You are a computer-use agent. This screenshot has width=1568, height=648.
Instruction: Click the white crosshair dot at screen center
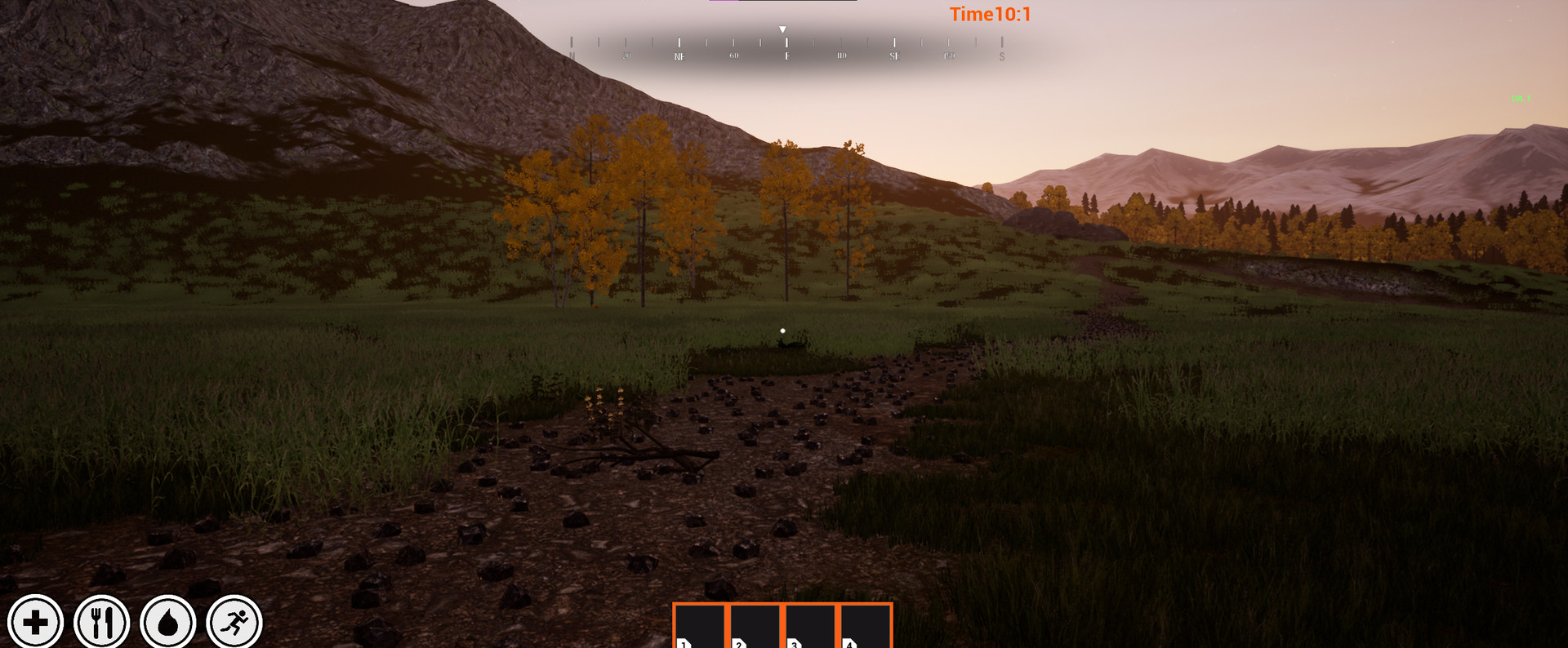(783, 330)
